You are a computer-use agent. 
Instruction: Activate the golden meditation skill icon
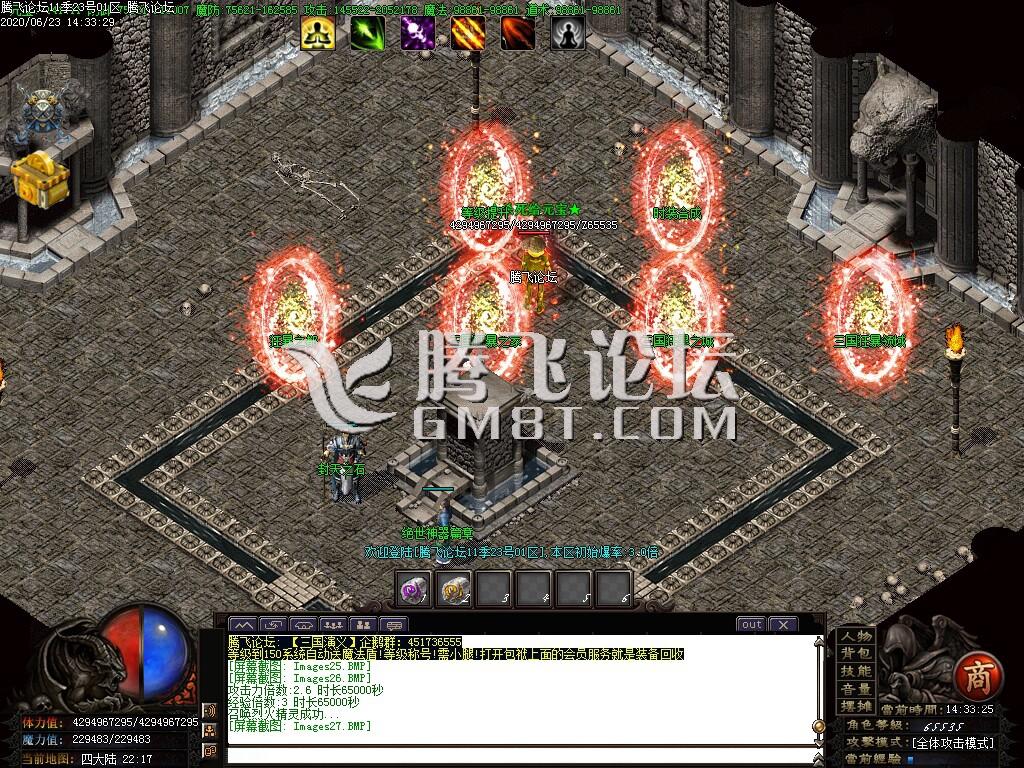(318, 33)
